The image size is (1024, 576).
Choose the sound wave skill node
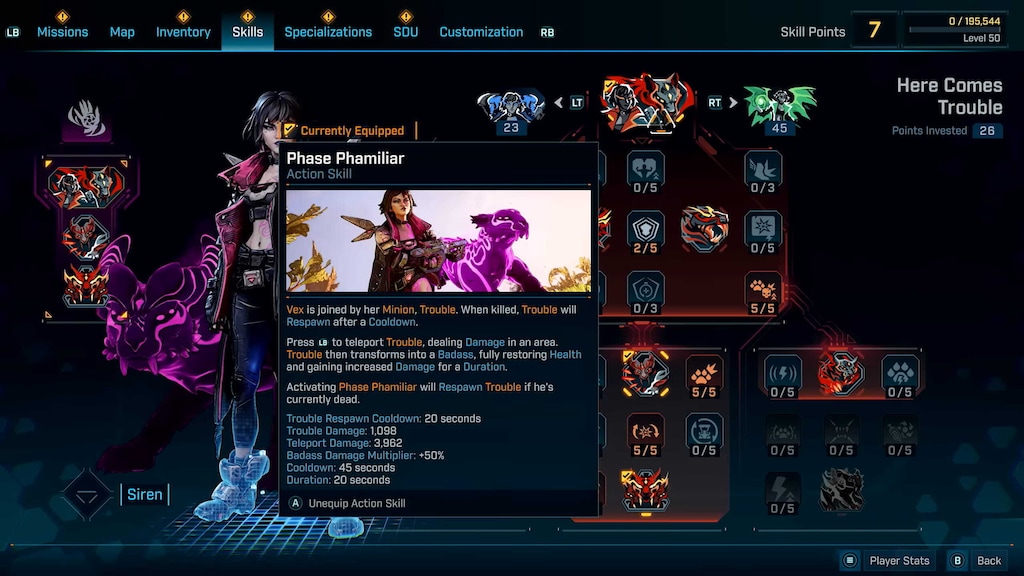click(x=782, y=374)
